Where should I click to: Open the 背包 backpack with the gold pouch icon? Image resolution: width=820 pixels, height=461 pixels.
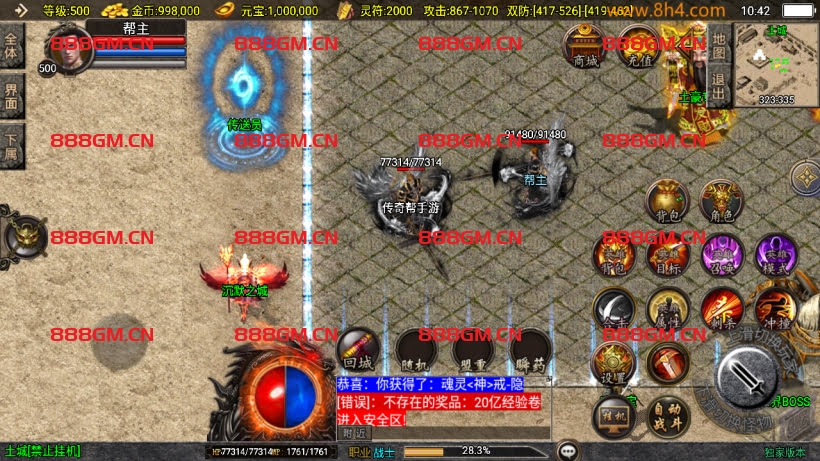coord(665,201)
